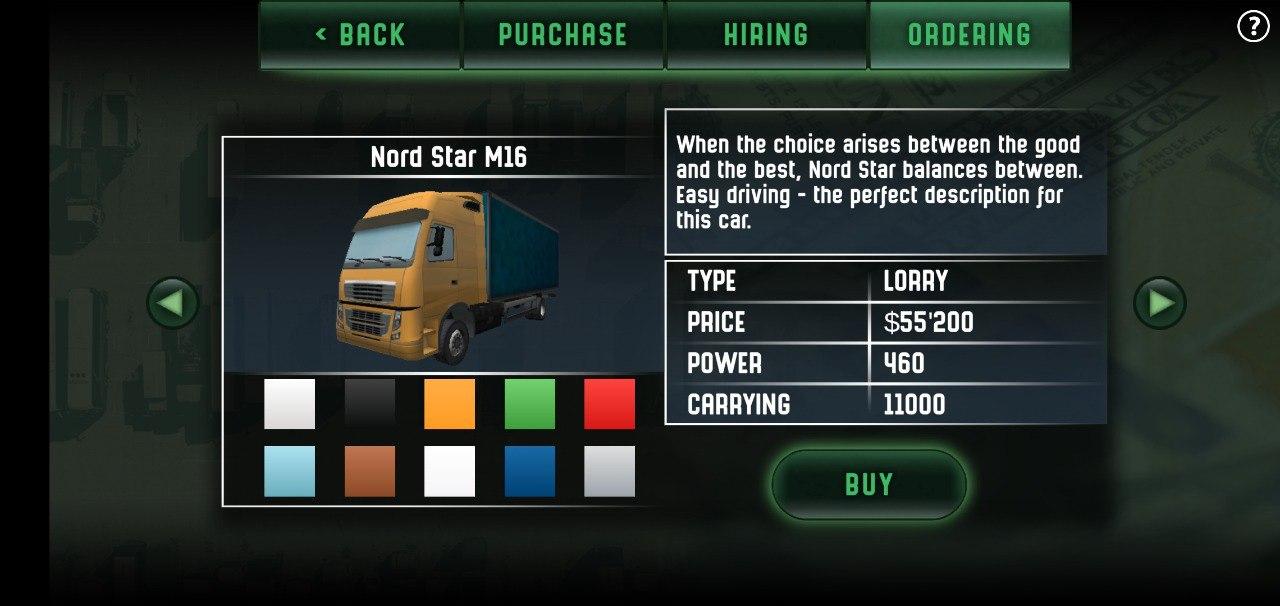Screen dimensions: 1280x606
Task: Show the previous truck with left arrow
Action: (x=172, y=303)
